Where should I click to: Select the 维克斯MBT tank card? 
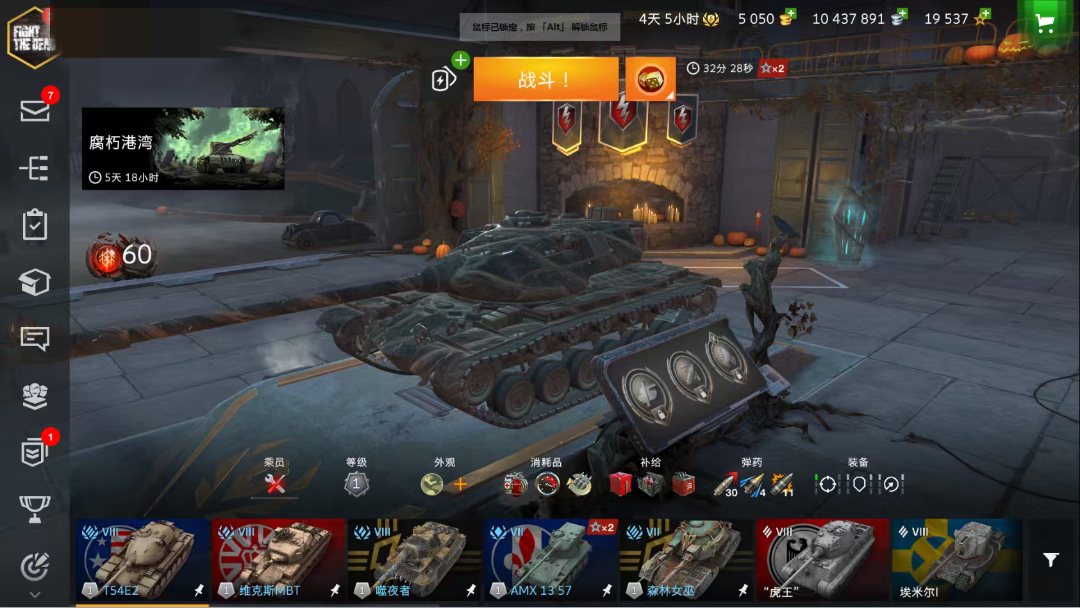tap(279, 560)
